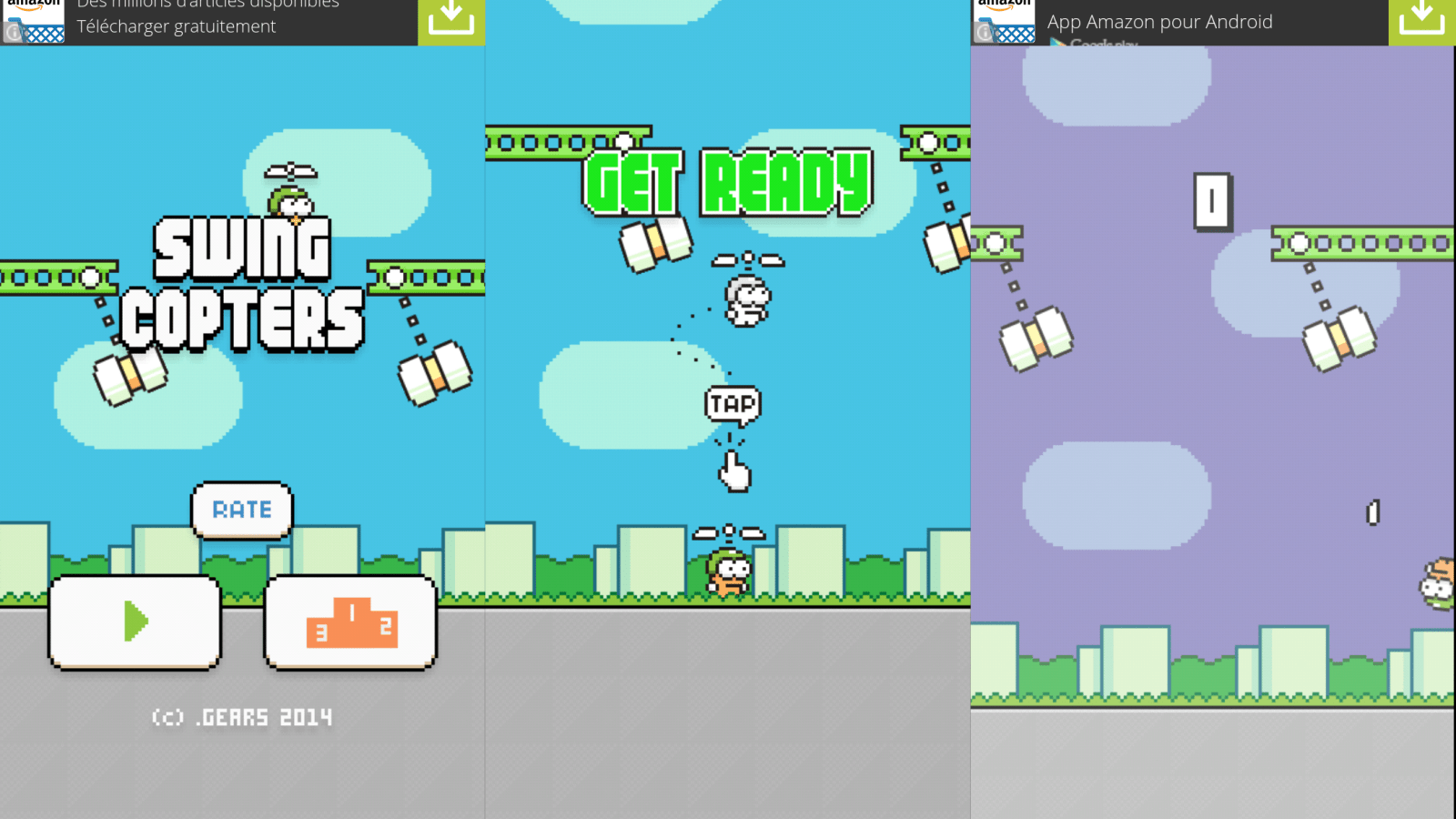
Task: Select the green play arrow to start the game
Action: click(135, 622)
